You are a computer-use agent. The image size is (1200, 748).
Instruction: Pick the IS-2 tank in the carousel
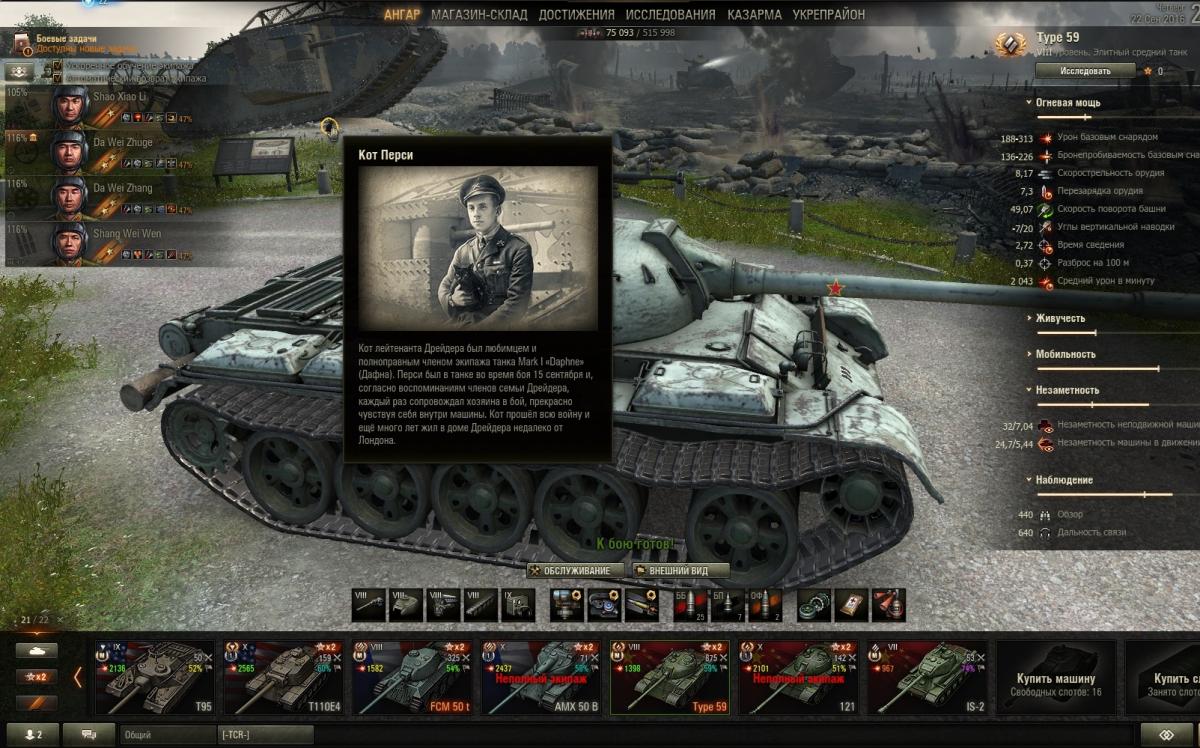(x=926, y=677)
